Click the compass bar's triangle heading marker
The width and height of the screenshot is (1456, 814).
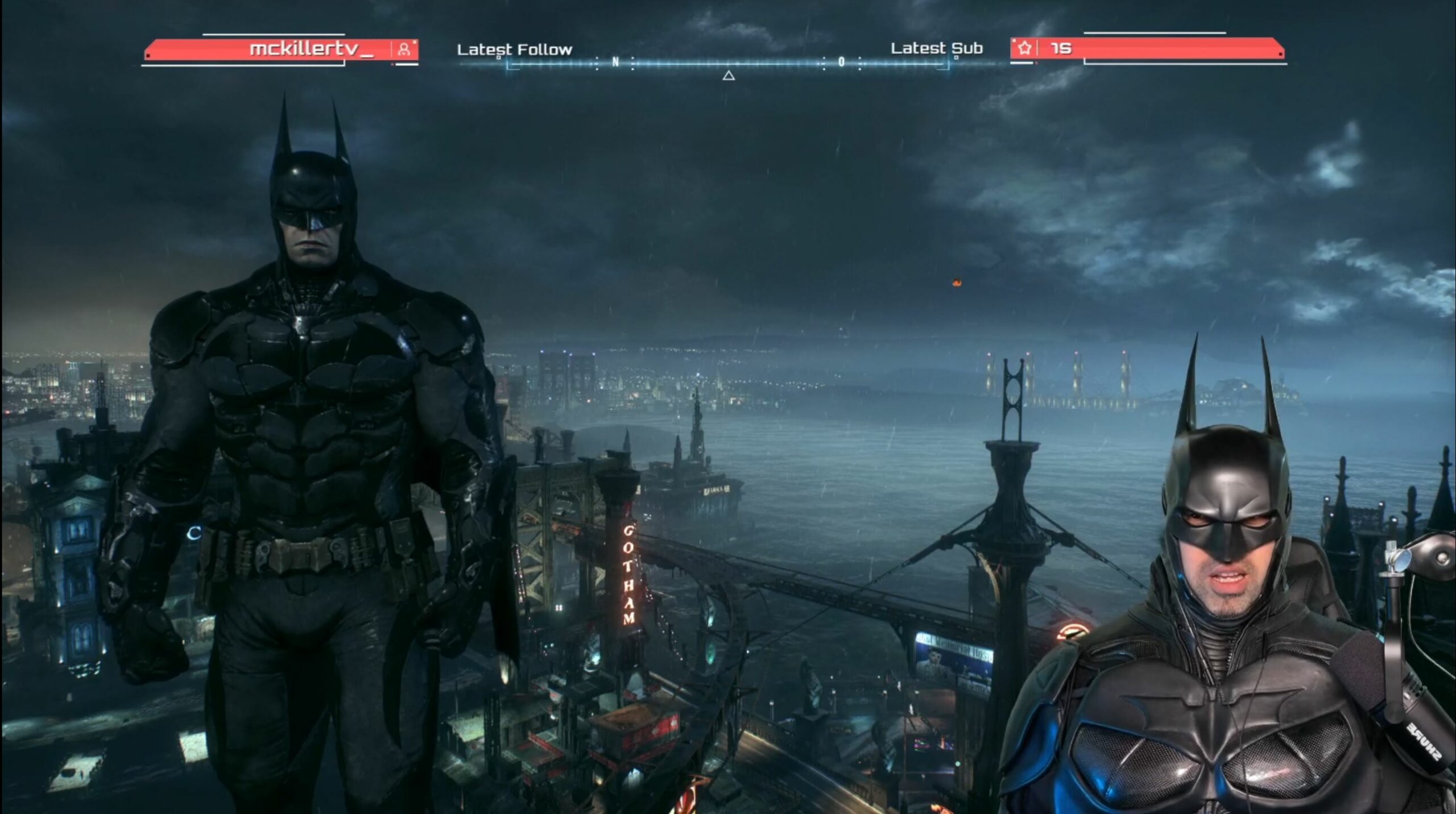729,76
